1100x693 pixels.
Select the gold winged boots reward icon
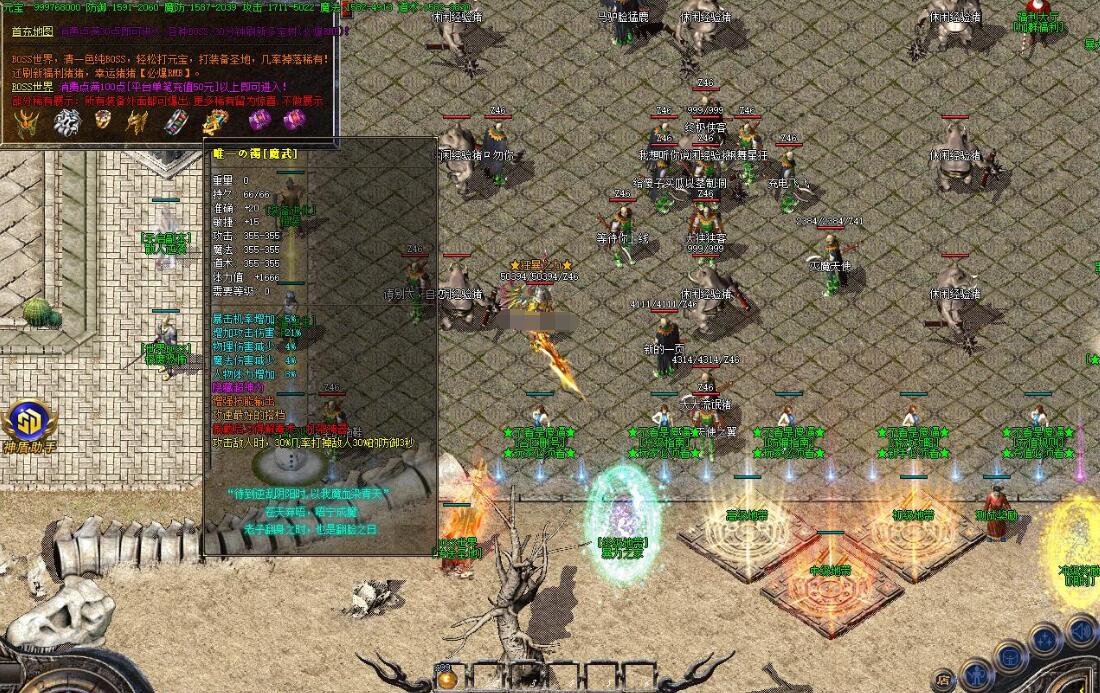click(137, 122)
